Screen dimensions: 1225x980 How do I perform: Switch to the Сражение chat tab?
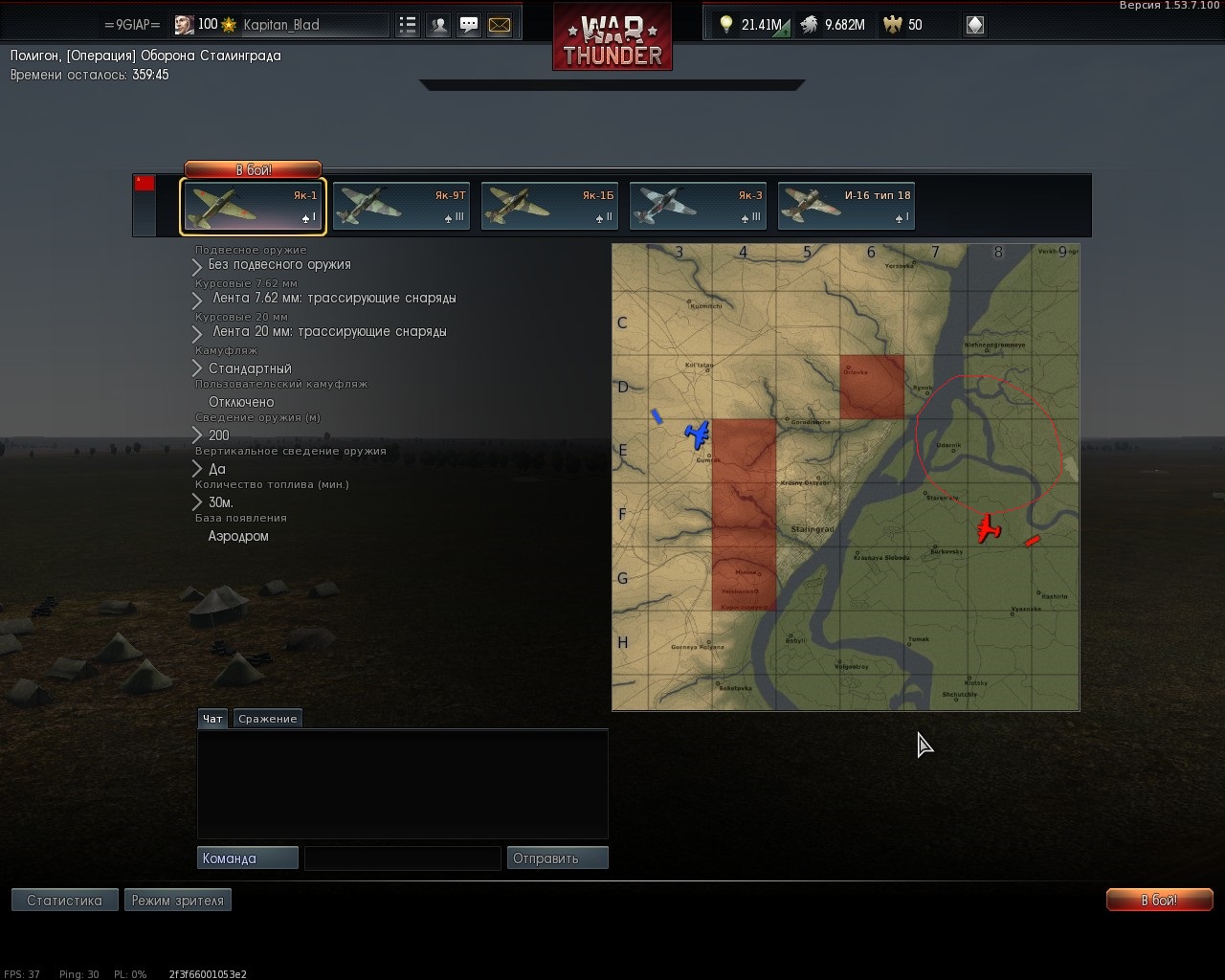(x=268, y=719)
